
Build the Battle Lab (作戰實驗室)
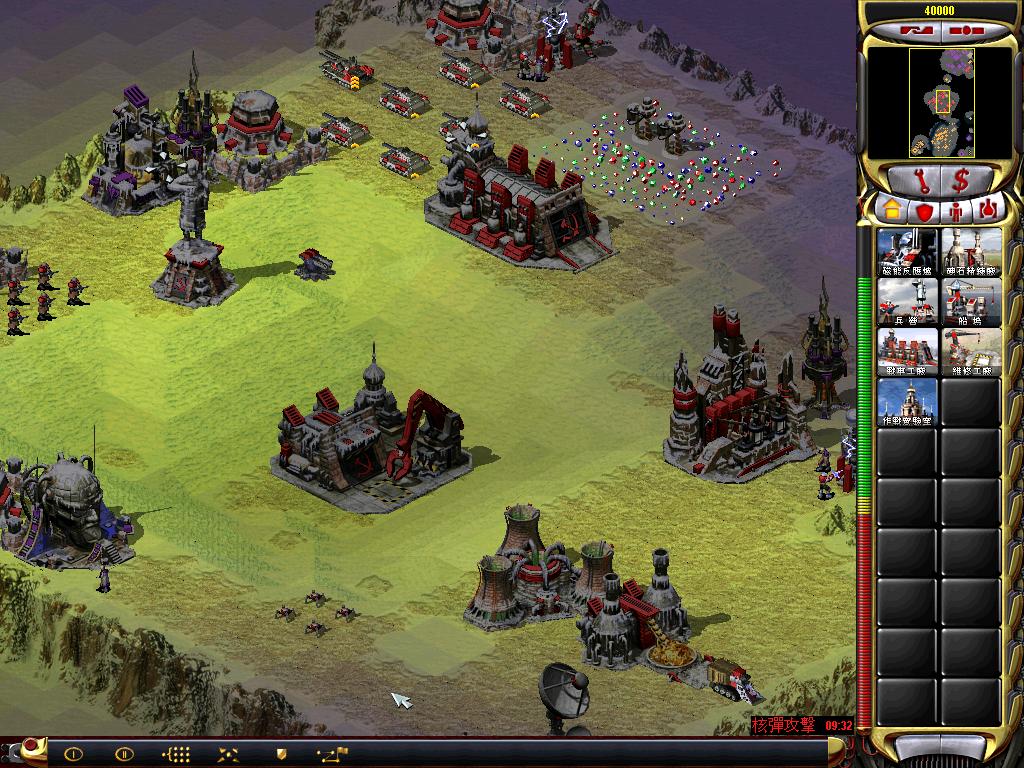tap(908, 402)
